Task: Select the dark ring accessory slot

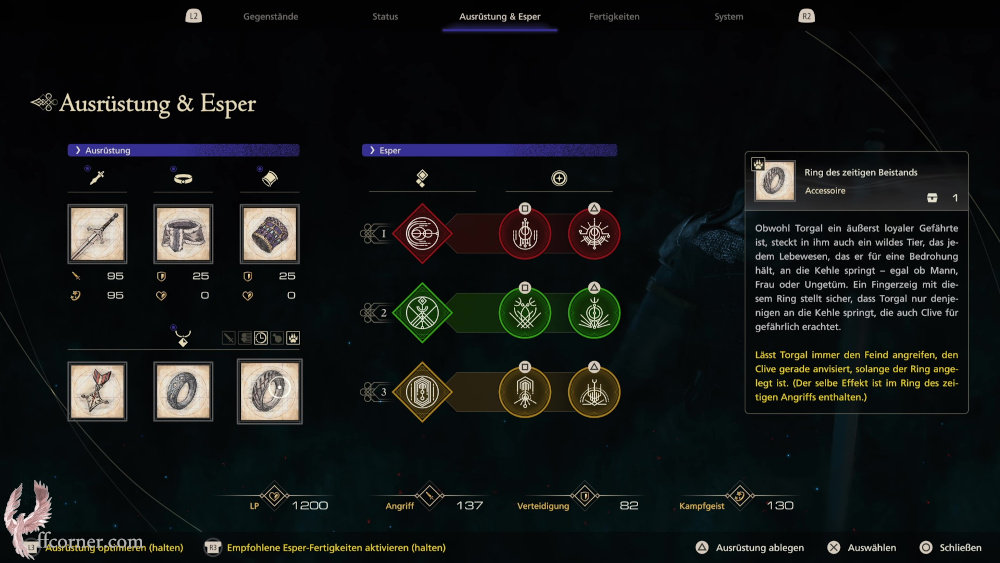Action: [183, 390]
